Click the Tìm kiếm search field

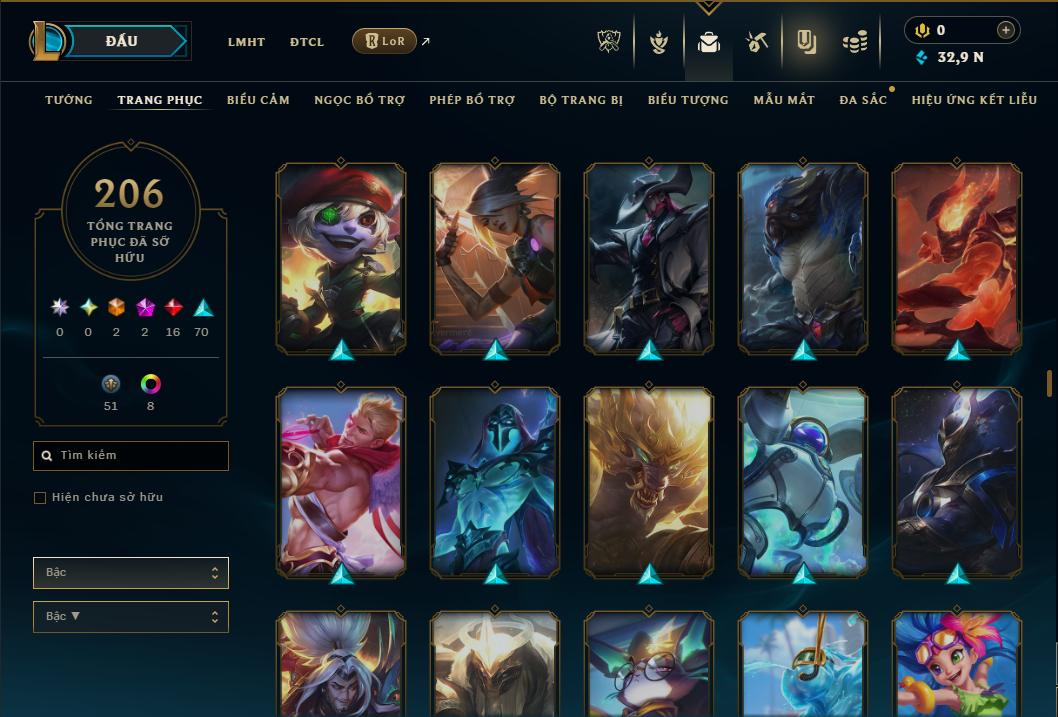(131, 456)
